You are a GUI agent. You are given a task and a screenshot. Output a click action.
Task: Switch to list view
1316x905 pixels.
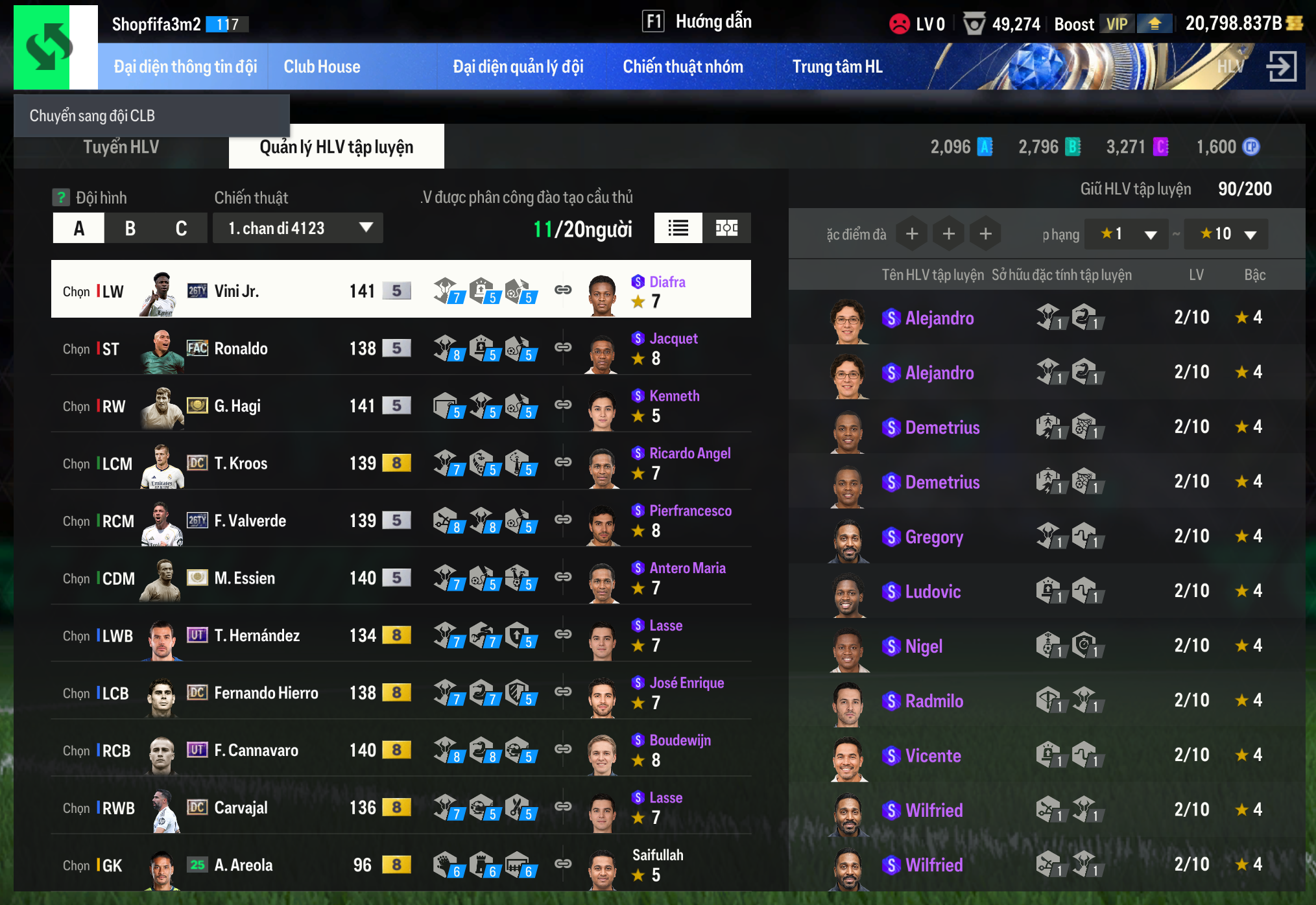pyautogui.click(x=678, y=228)
